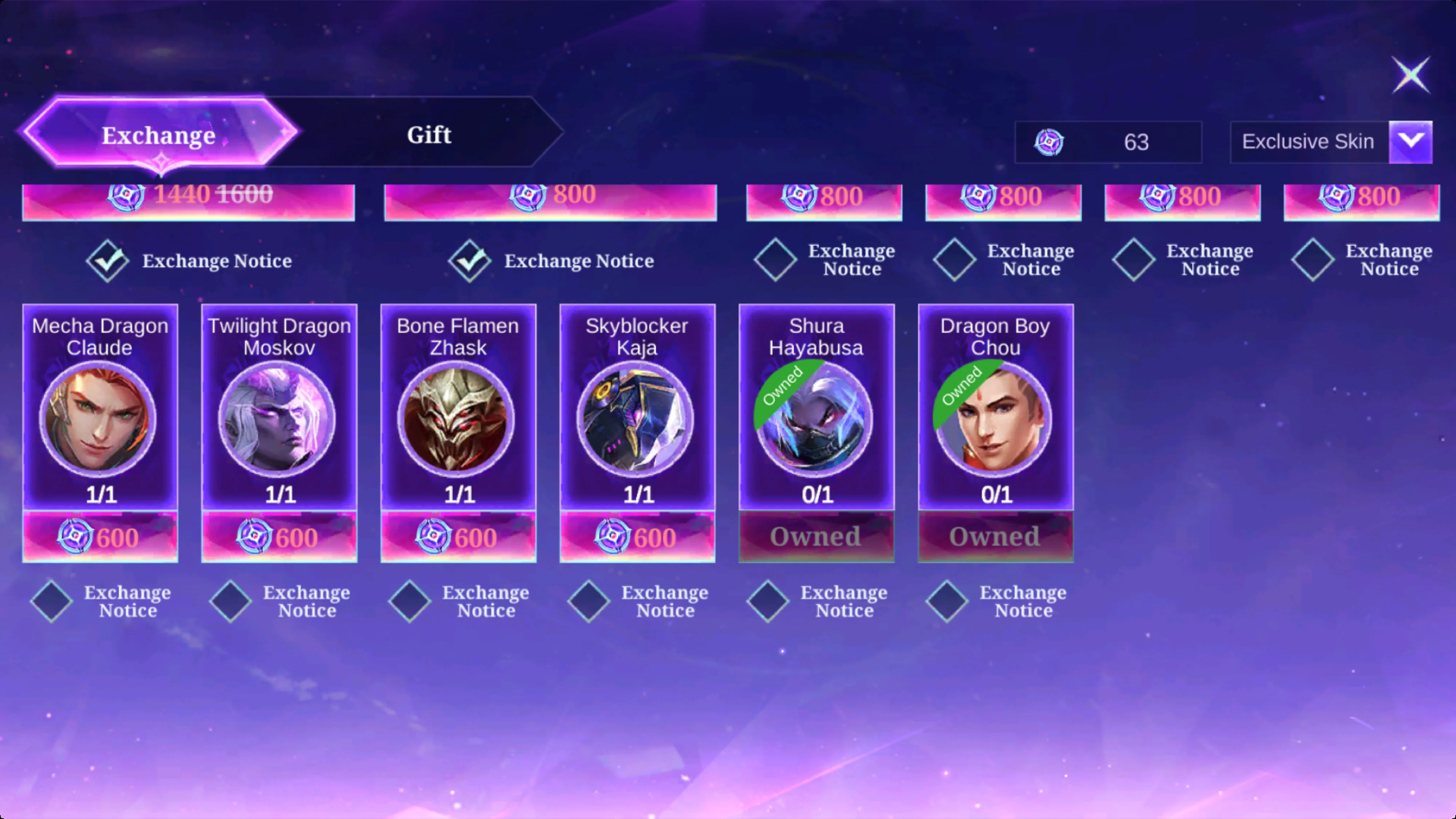Exchange 600 tokens for Skyblocker Kaja
The width and height of the screenshot is (1456, 819).
(x=638, y=537)
